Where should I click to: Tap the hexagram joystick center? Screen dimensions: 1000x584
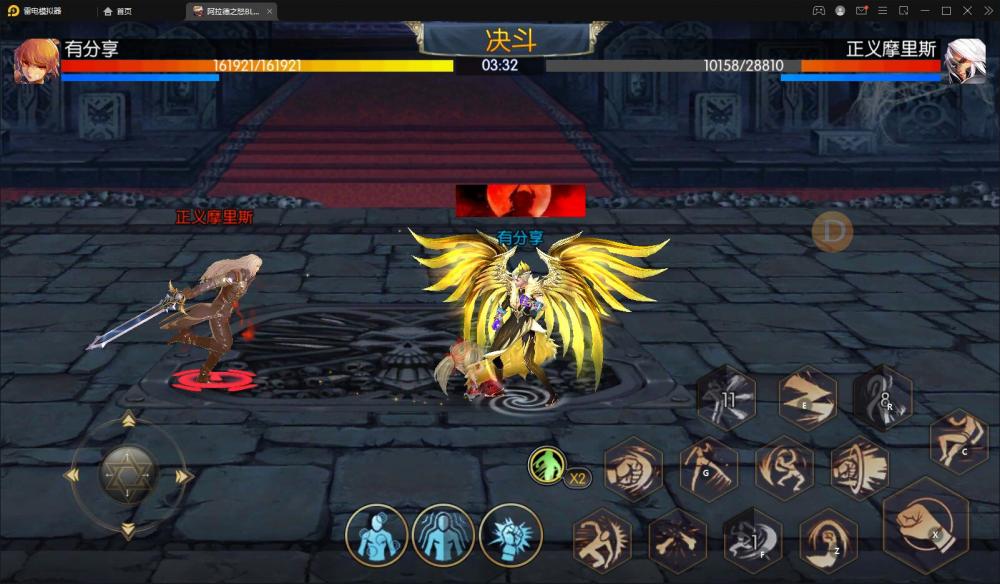click(x=128, y=475)
